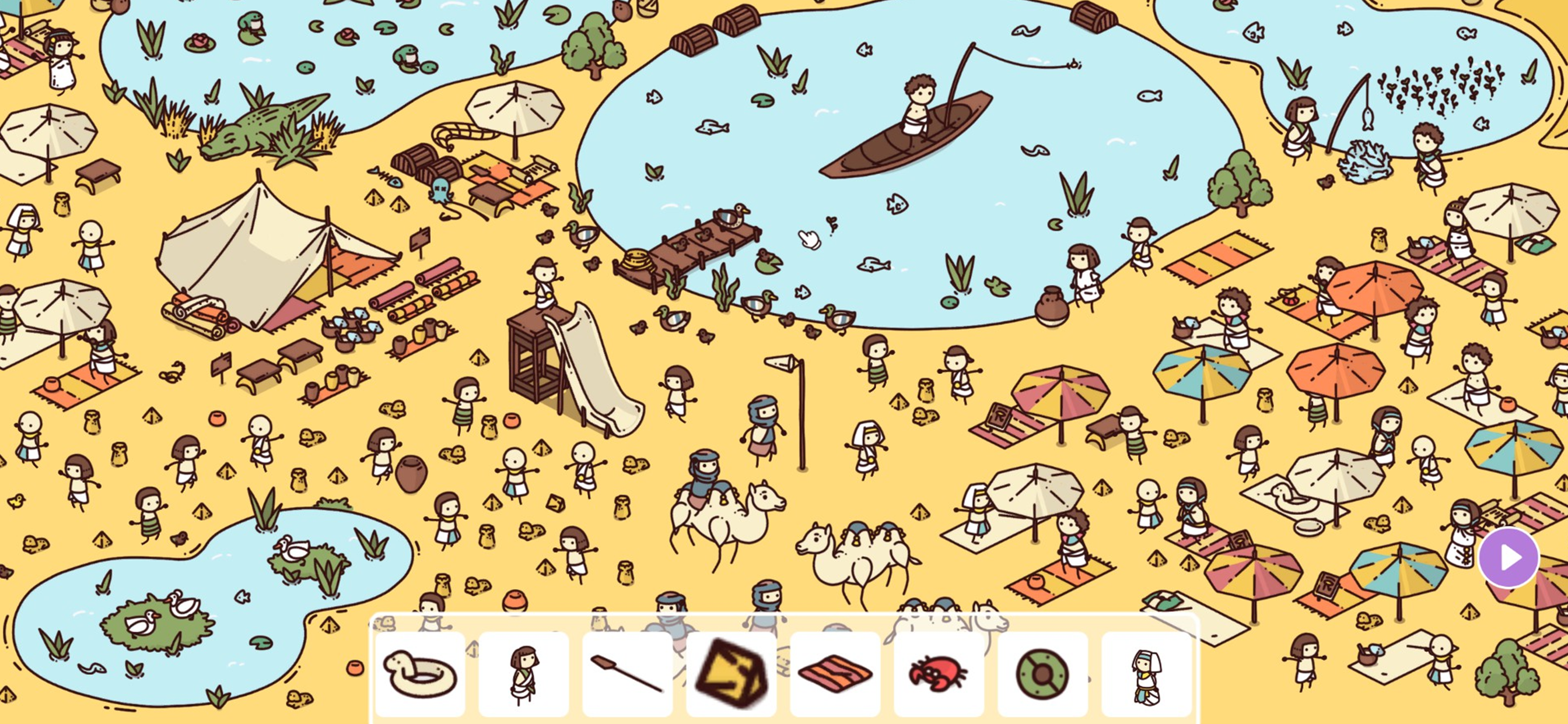Screen dimensions: 1568x724
Task: Pick the wooden oar target slot
Action: point(627,673)
